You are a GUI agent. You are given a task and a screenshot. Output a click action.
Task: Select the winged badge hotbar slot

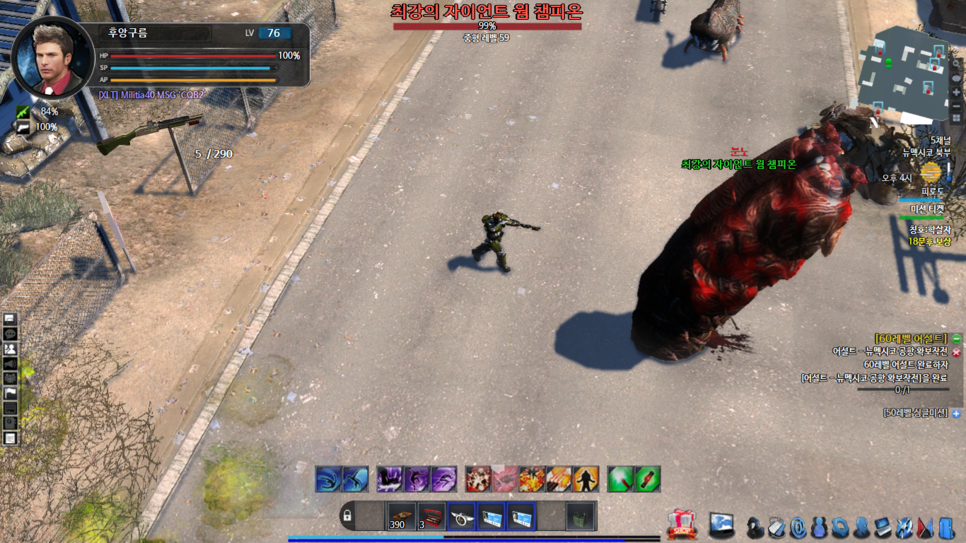pyautogui.click(x=461, y=517)
